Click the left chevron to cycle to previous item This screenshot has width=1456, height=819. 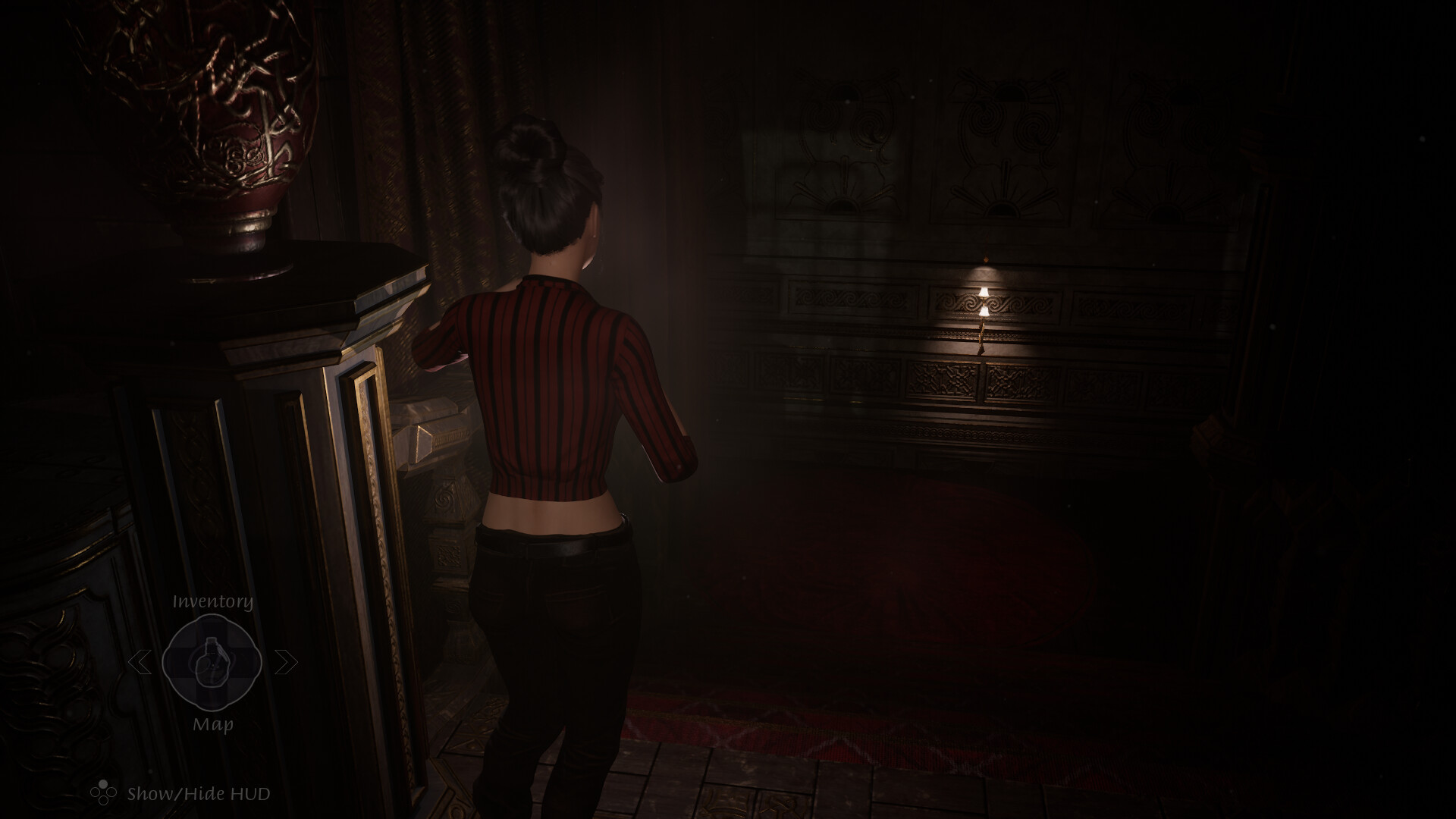pos(140,661)
